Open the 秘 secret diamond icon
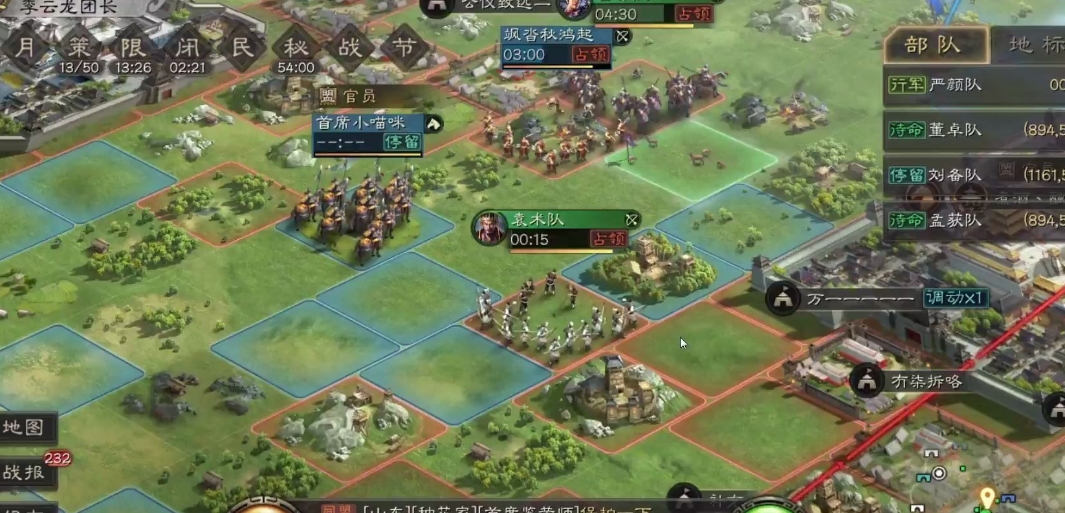 [x=296, y=48]
